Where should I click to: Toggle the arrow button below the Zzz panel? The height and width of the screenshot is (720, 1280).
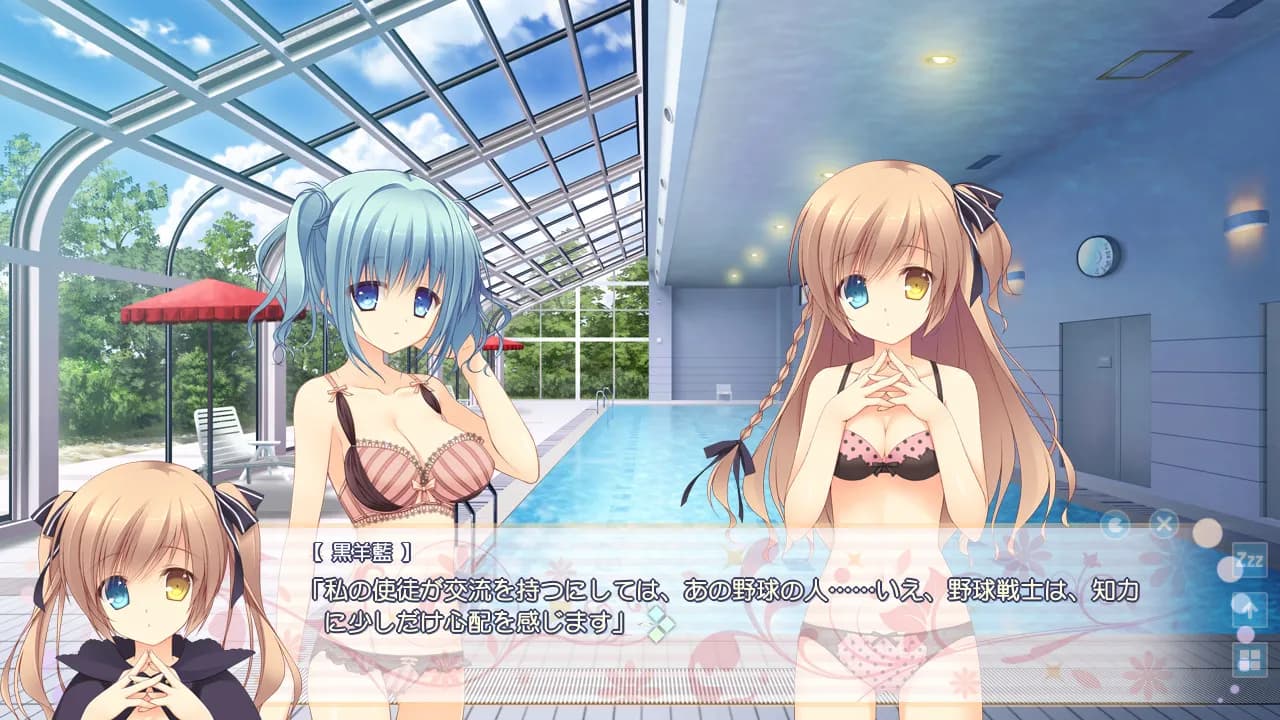click(x=1250, y=608)
